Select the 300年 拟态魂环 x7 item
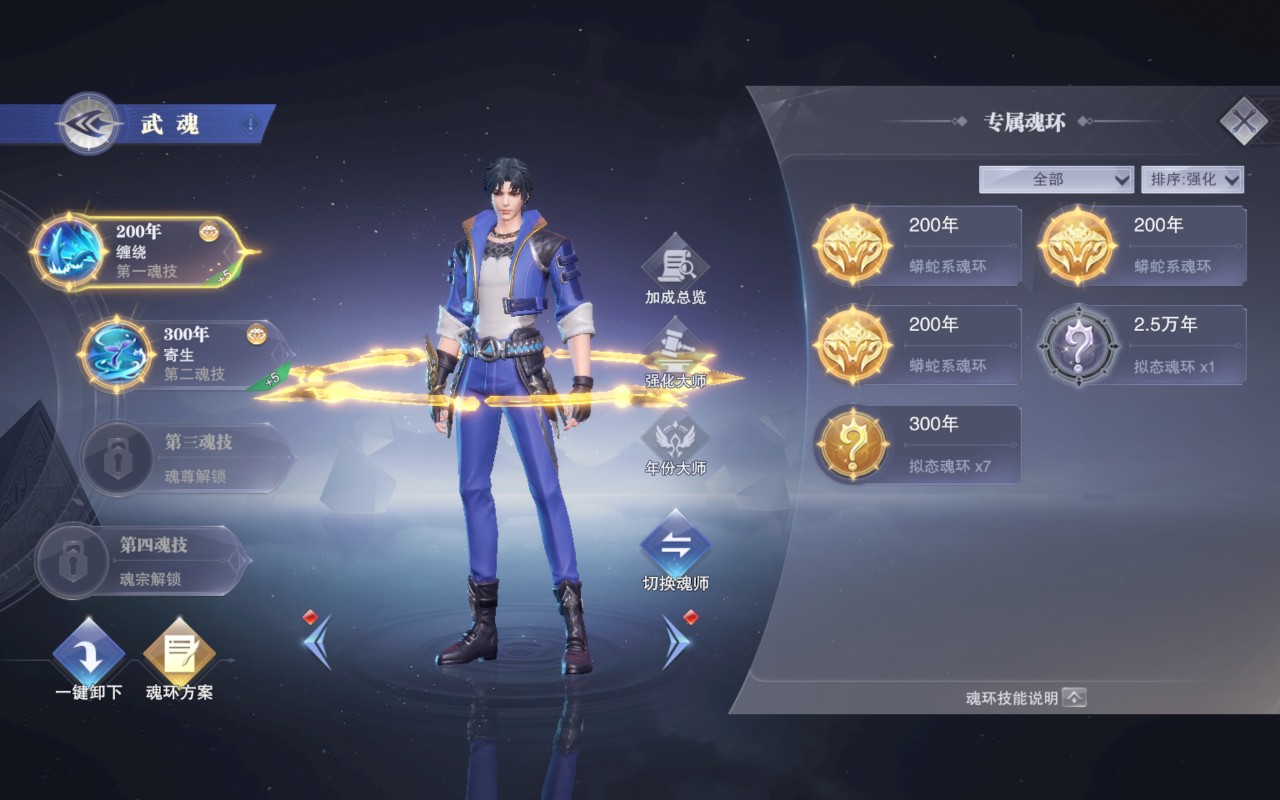The image size is (1280, 800). [917, 444]
